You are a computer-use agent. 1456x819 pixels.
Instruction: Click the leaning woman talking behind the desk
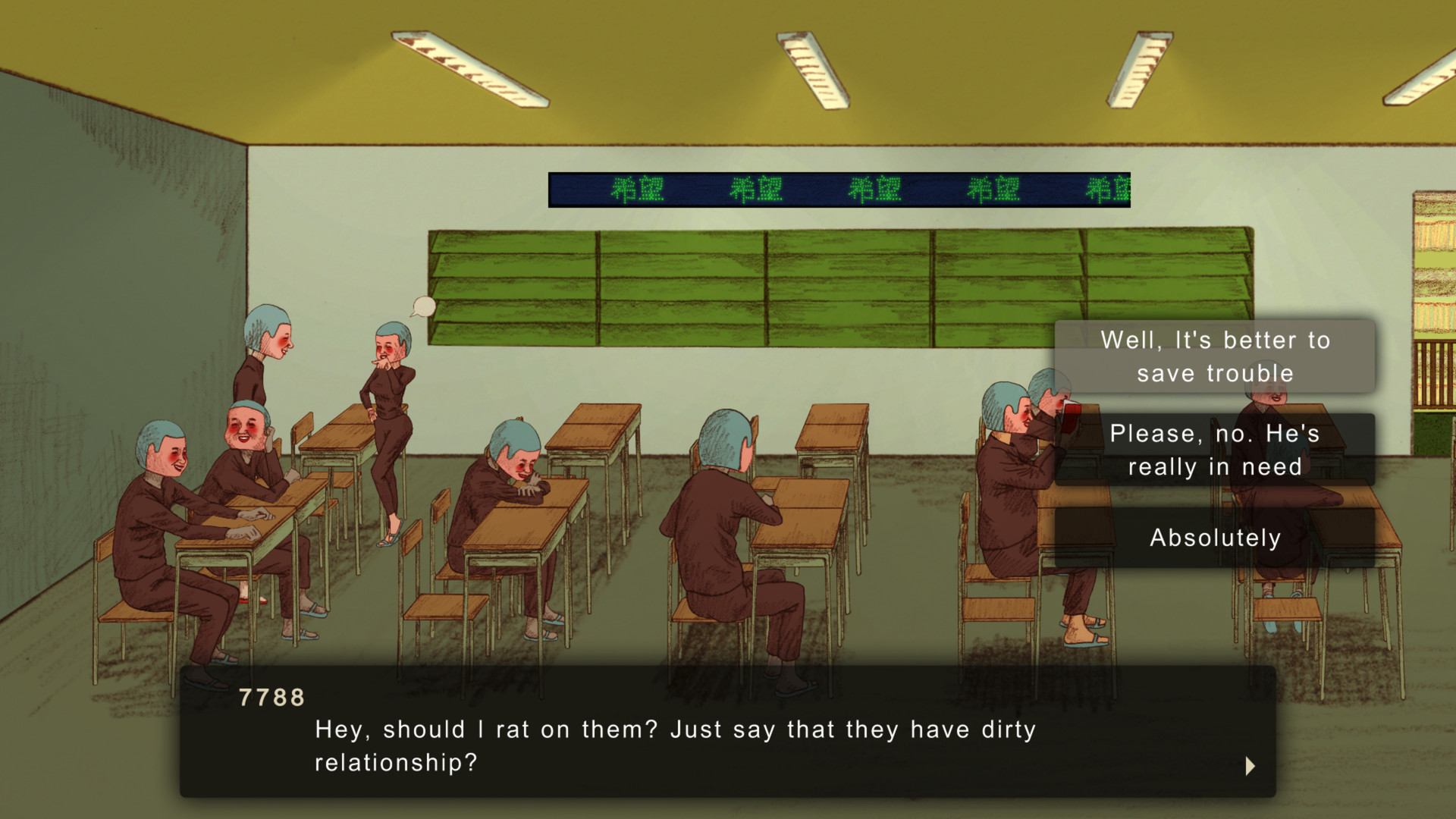(x=273, y=356)
